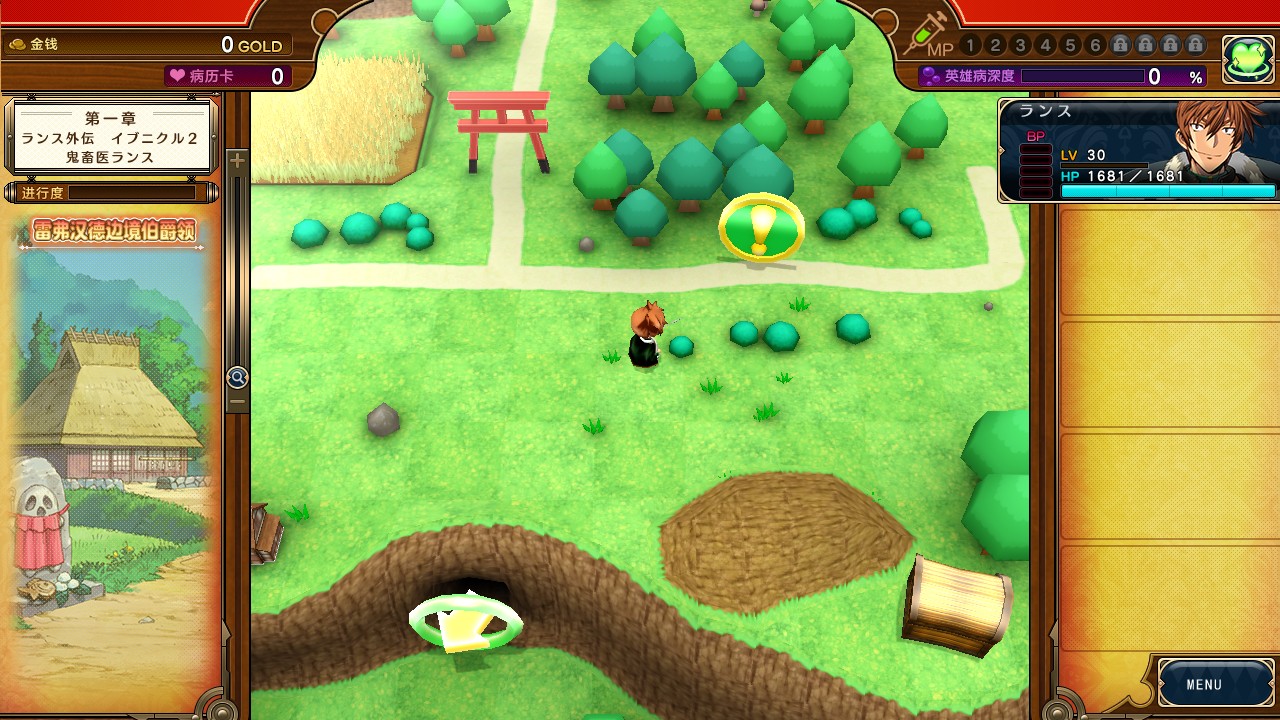Viewport: 1280px width, 720px height.
Task: Choose the green arrow cave entrance marker
Action: pos(465,623)
